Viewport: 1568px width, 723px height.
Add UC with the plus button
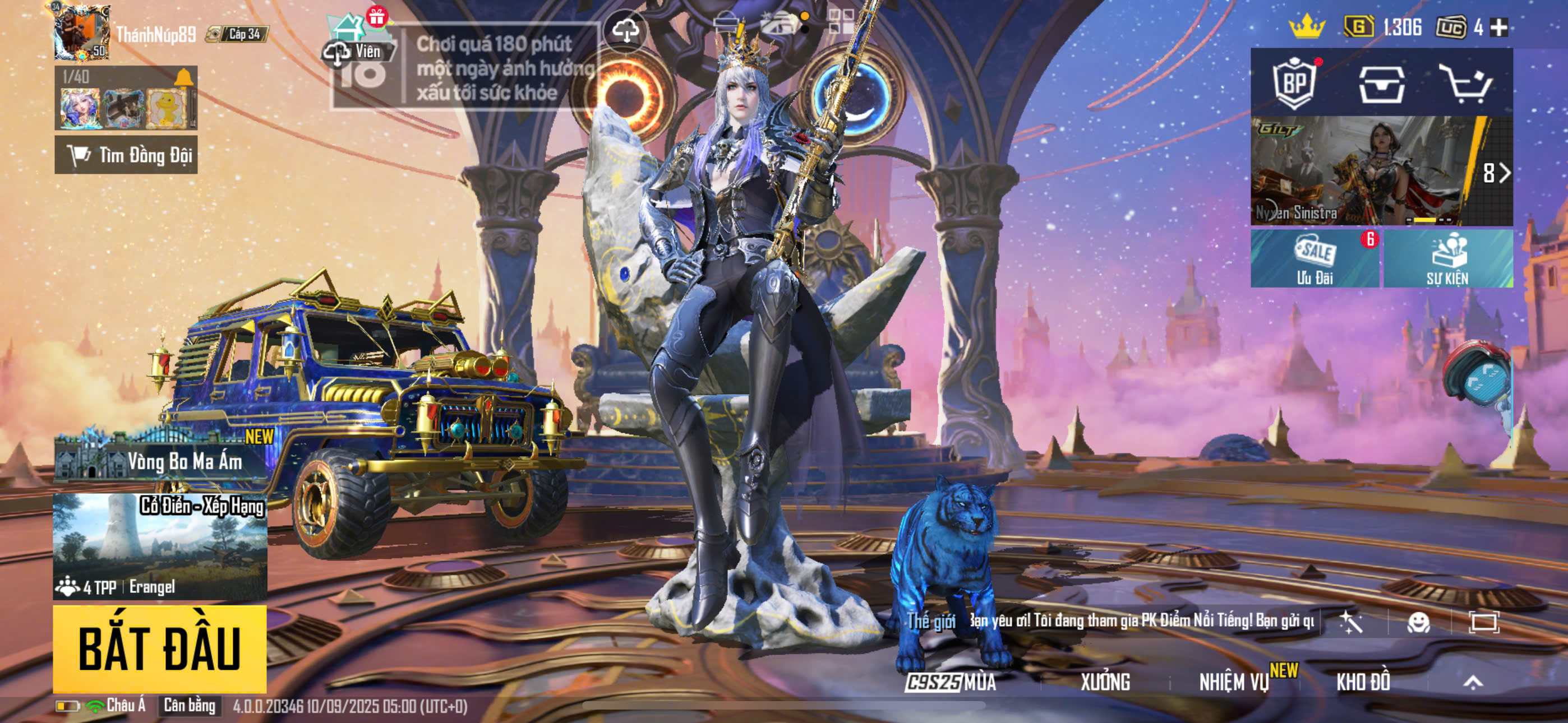(1498, 27)
